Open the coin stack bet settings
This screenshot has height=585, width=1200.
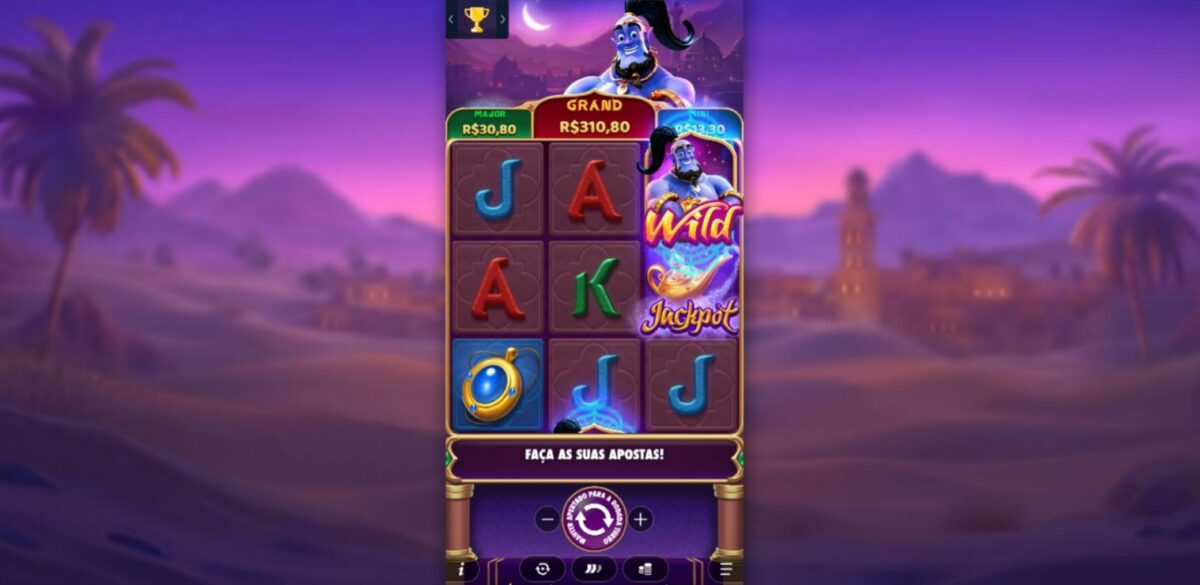tap(645, 569)
